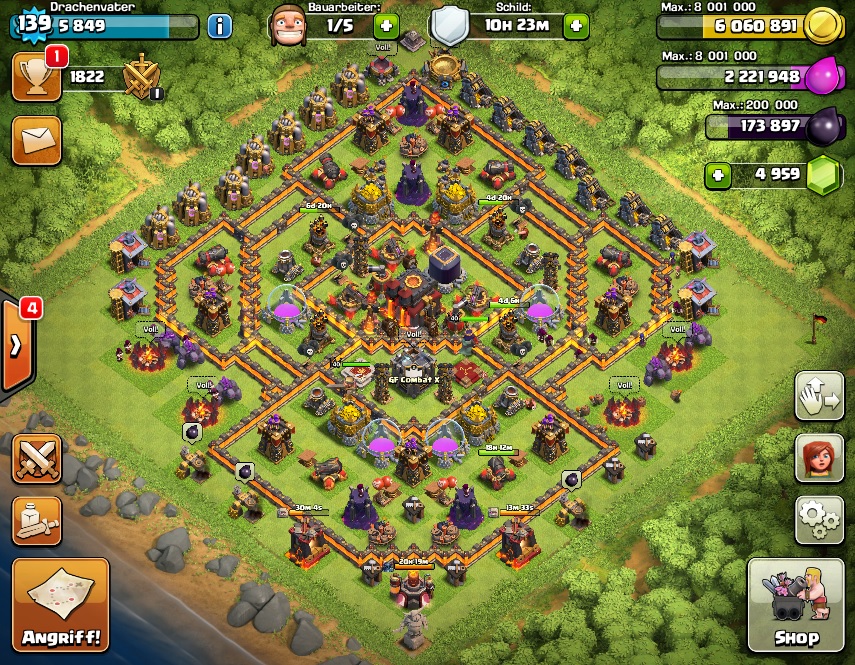Open the red-haired villager portrait button
855x665 pixels.
point(819,458)
